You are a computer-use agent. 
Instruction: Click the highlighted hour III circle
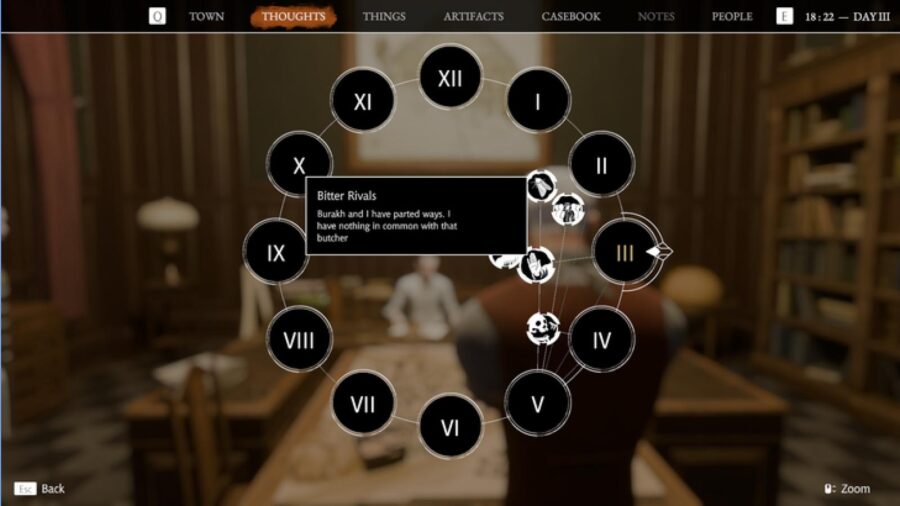(624, 253)
